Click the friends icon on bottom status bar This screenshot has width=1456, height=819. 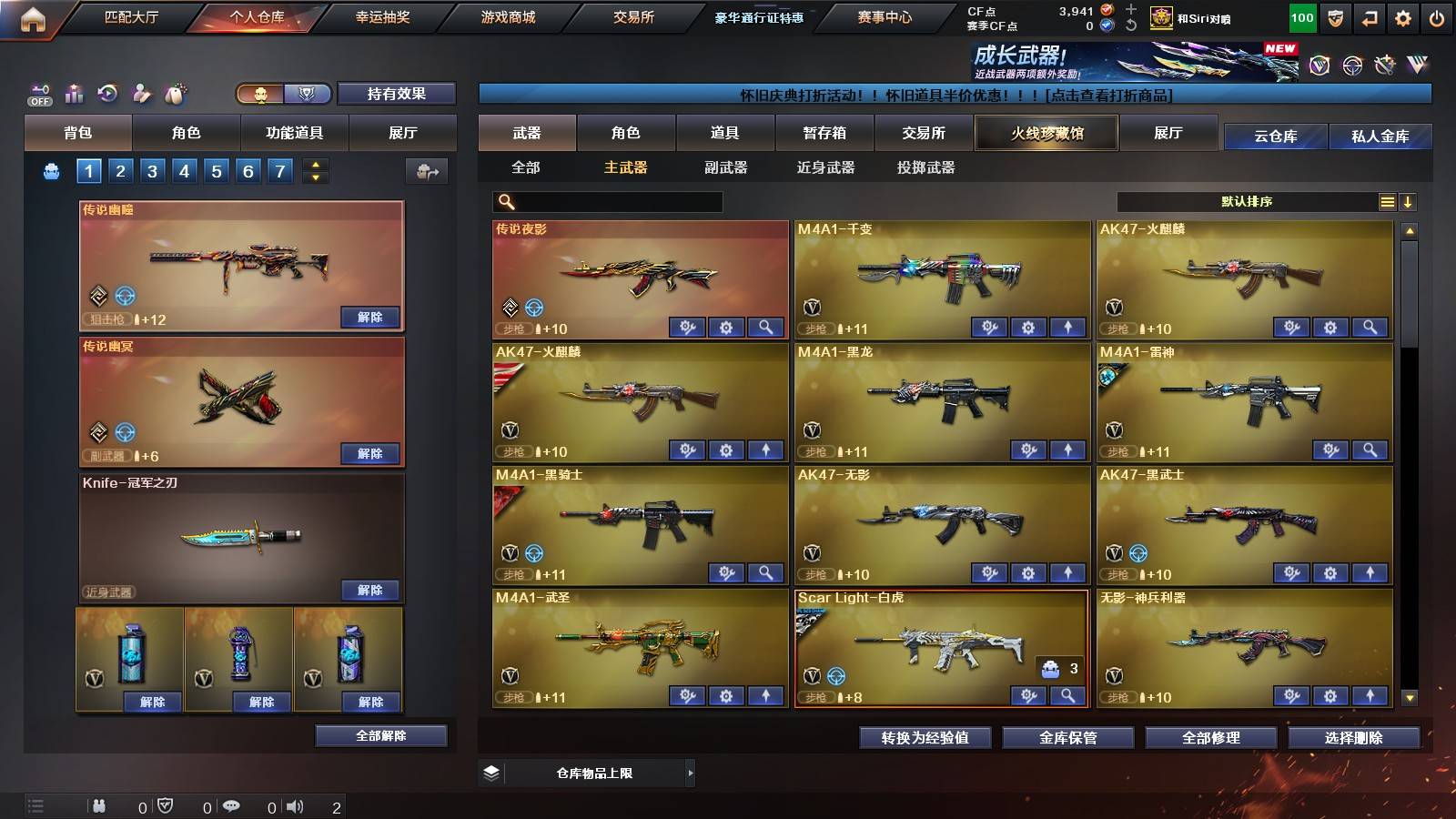point(100,804)
